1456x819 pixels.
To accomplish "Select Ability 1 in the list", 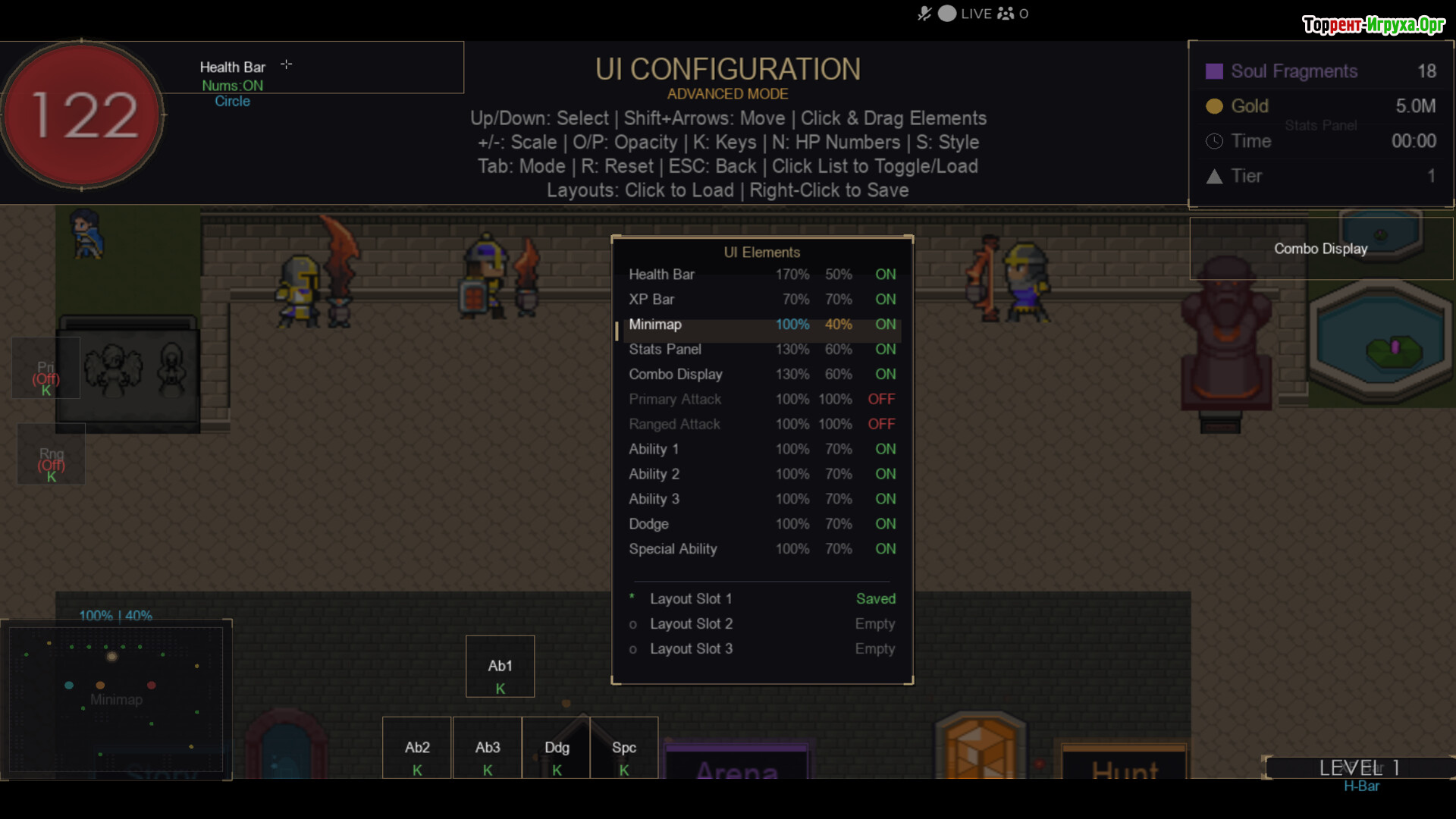I will pos(761,450).
